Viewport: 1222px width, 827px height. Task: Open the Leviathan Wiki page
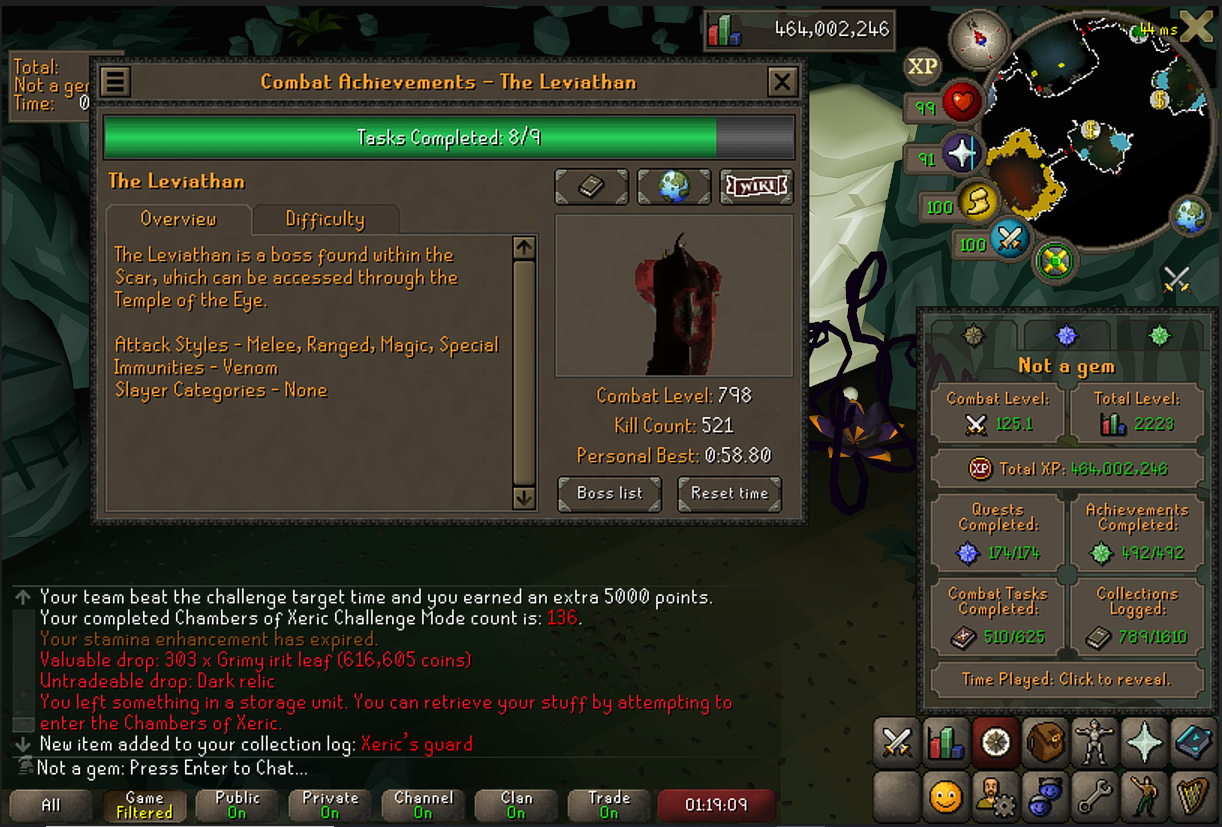[x=756, y=186]
